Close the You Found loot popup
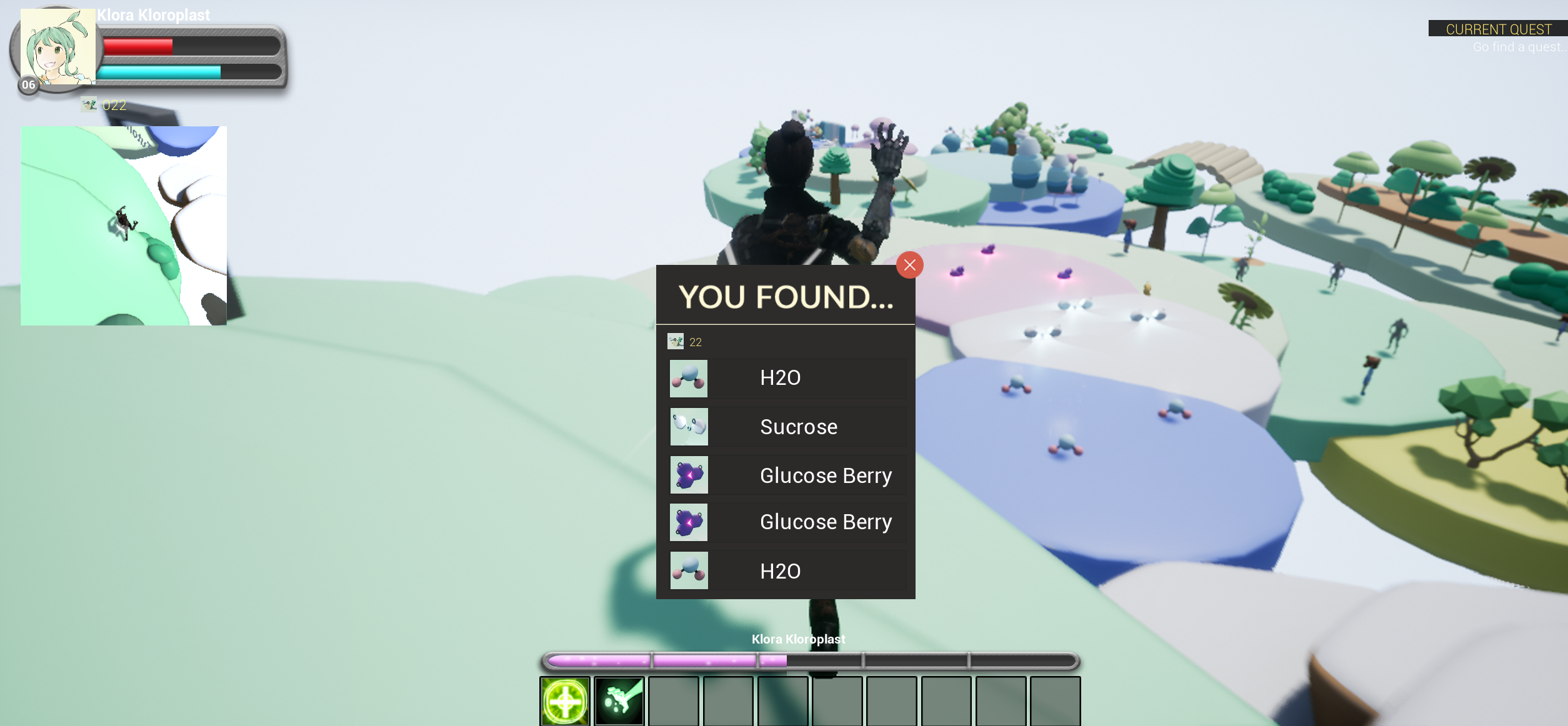Viewport: 1568px width, 726px height. tap(909, 265)
